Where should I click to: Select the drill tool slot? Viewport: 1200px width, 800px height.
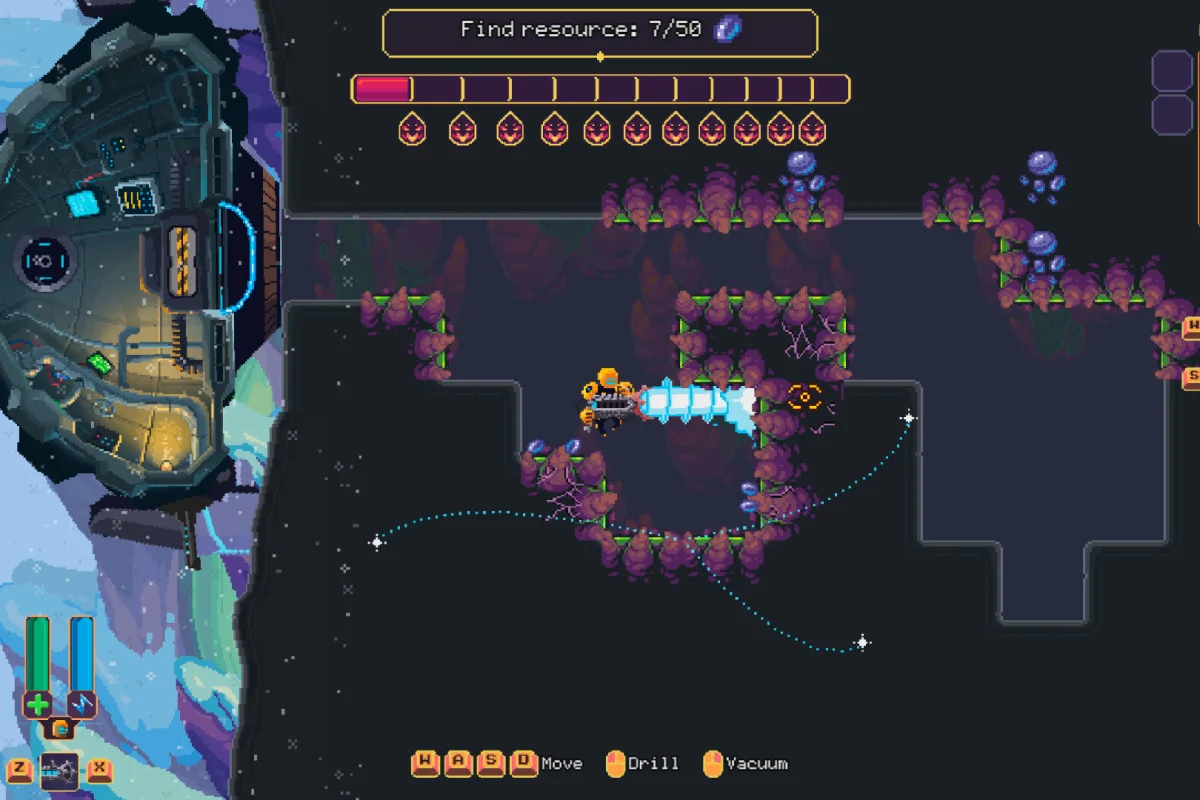click(59, 771)
